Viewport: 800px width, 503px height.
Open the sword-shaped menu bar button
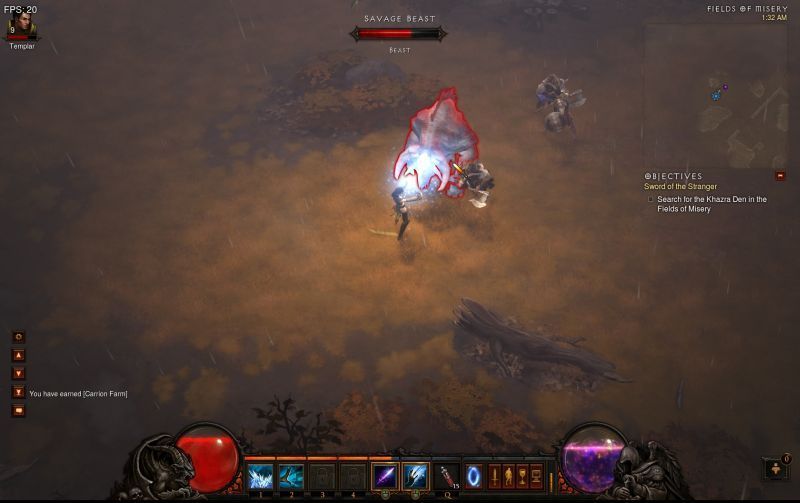[x=494, y=476]
